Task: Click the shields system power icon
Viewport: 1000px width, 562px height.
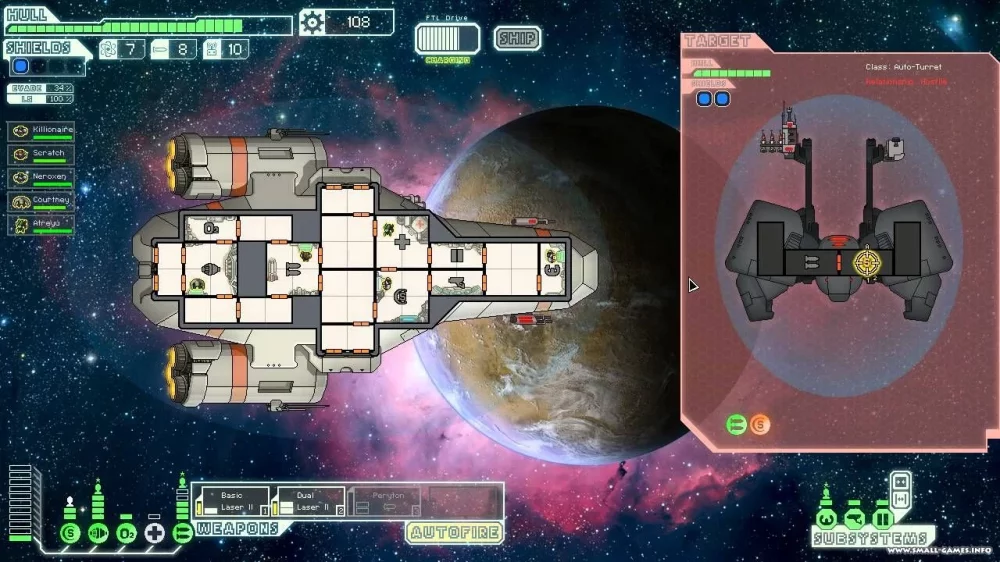Action: click(x=70, y=532)
